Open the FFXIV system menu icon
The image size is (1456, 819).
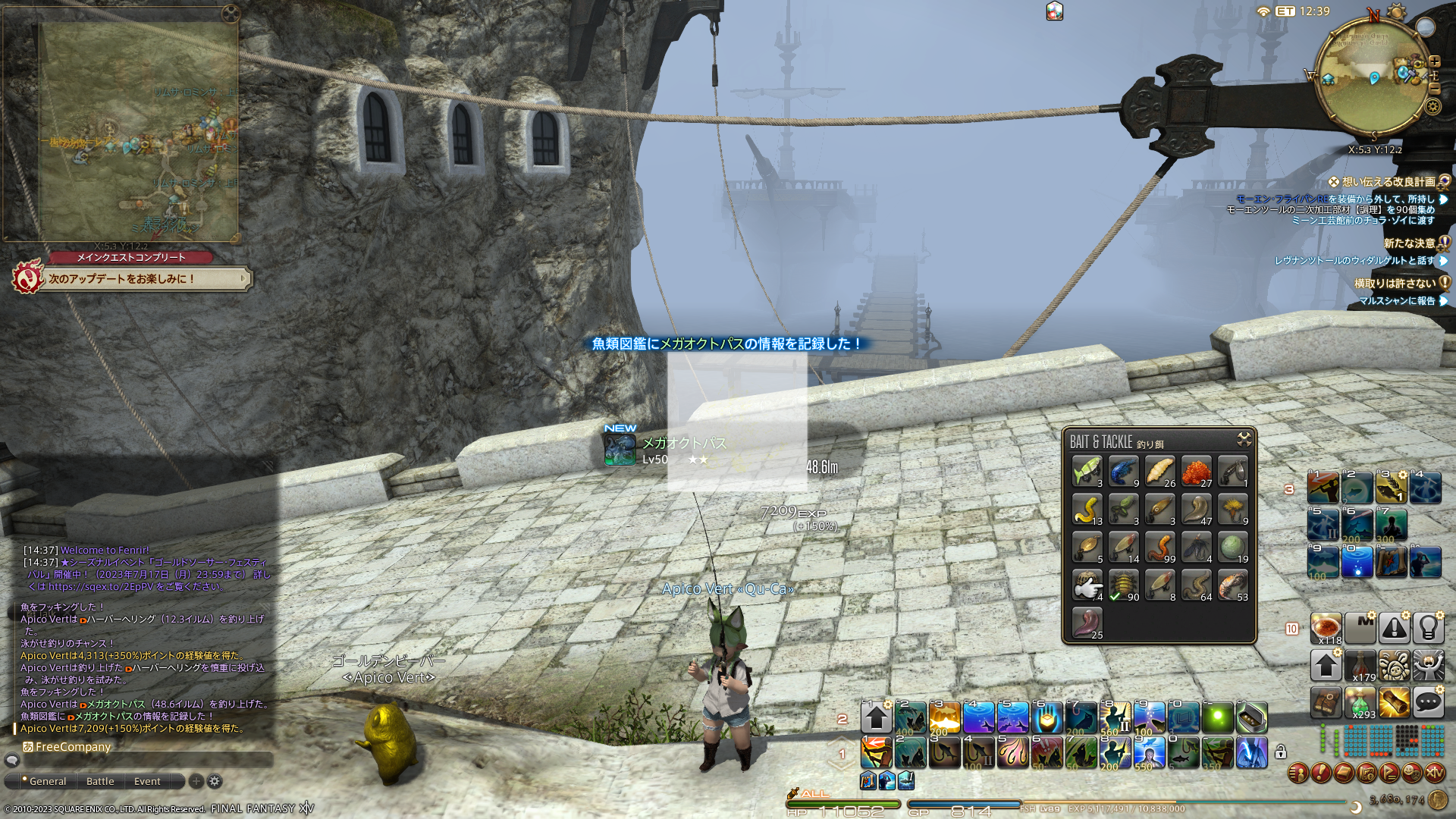pos(1434,773)
